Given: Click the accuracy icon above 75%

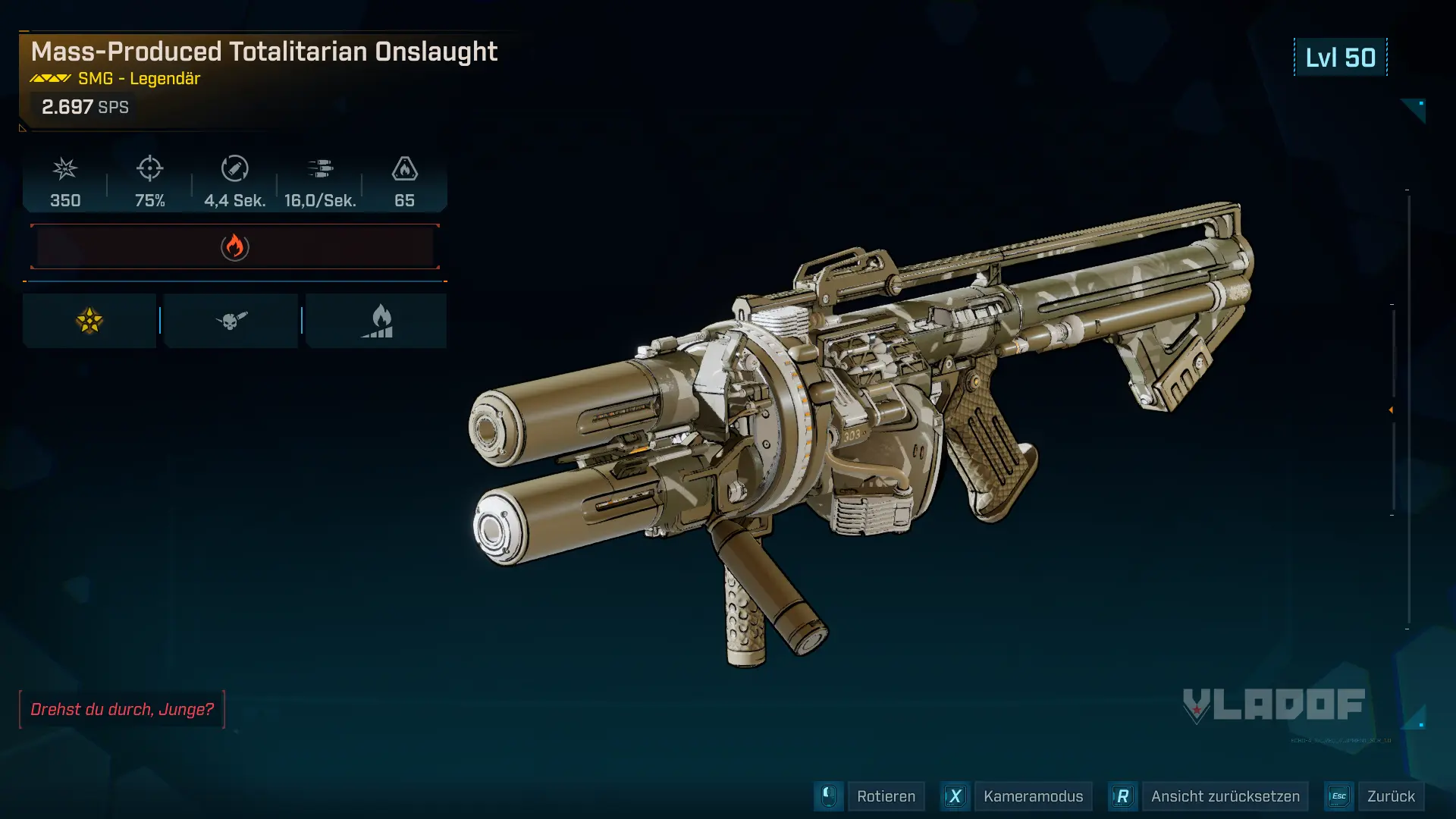Looking at the screenshot, I should [x=149, y=170].
